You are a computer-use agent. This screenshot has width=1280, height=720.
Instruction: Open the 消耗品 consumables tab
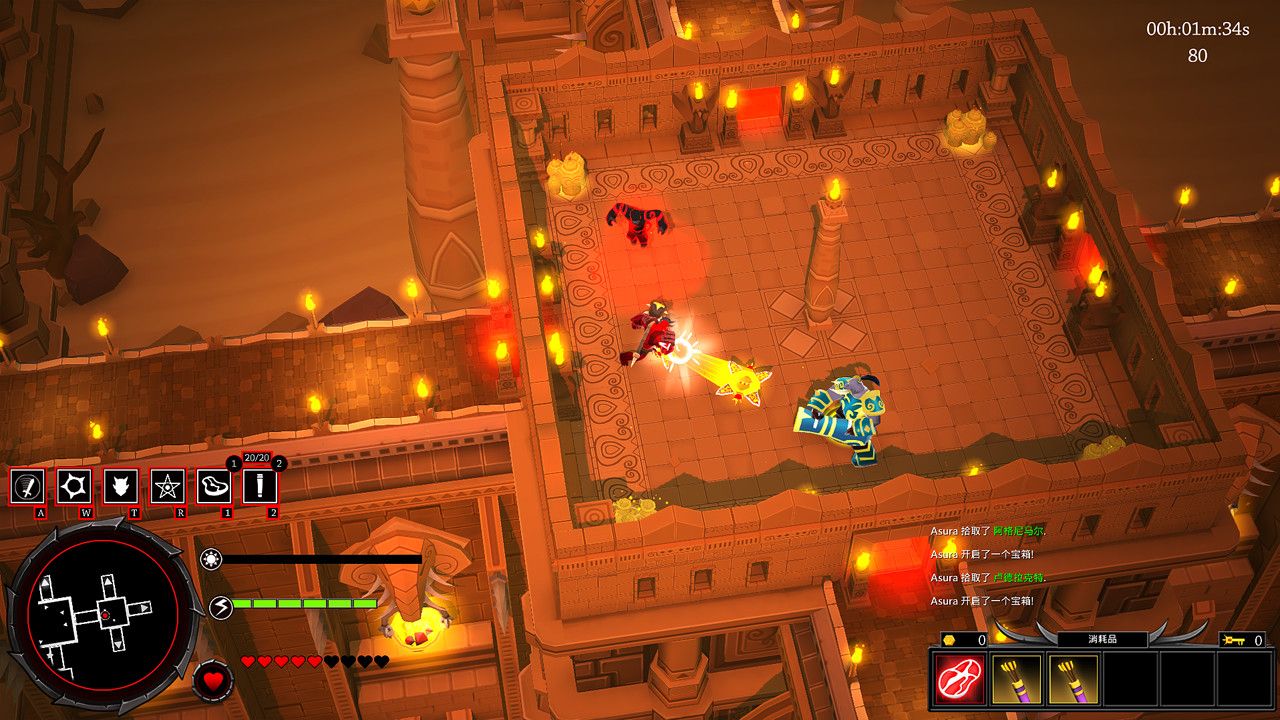[x=1102, y=641]
